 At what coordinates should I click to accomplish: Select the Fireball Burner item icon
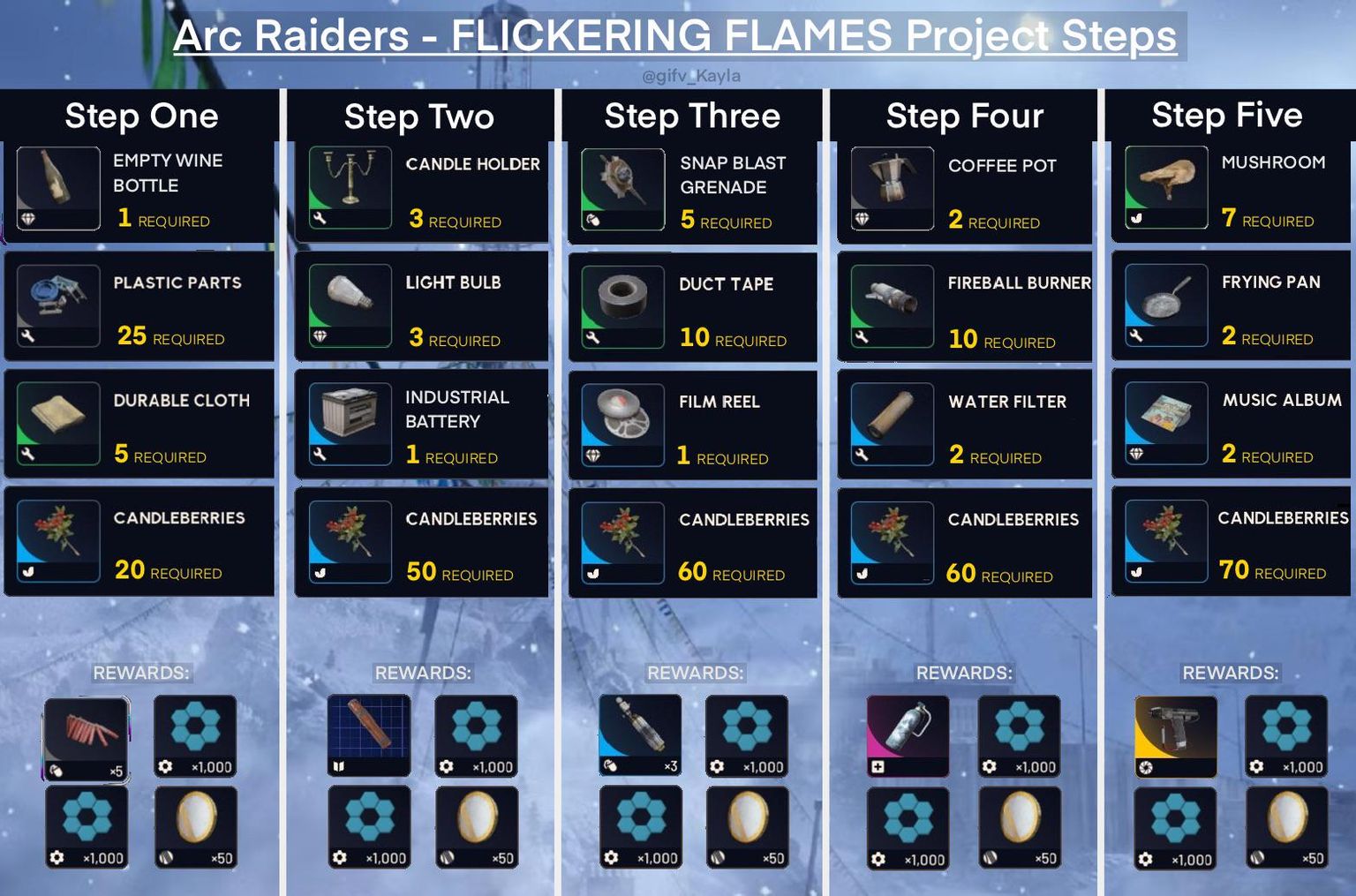(x=893, y=305)
